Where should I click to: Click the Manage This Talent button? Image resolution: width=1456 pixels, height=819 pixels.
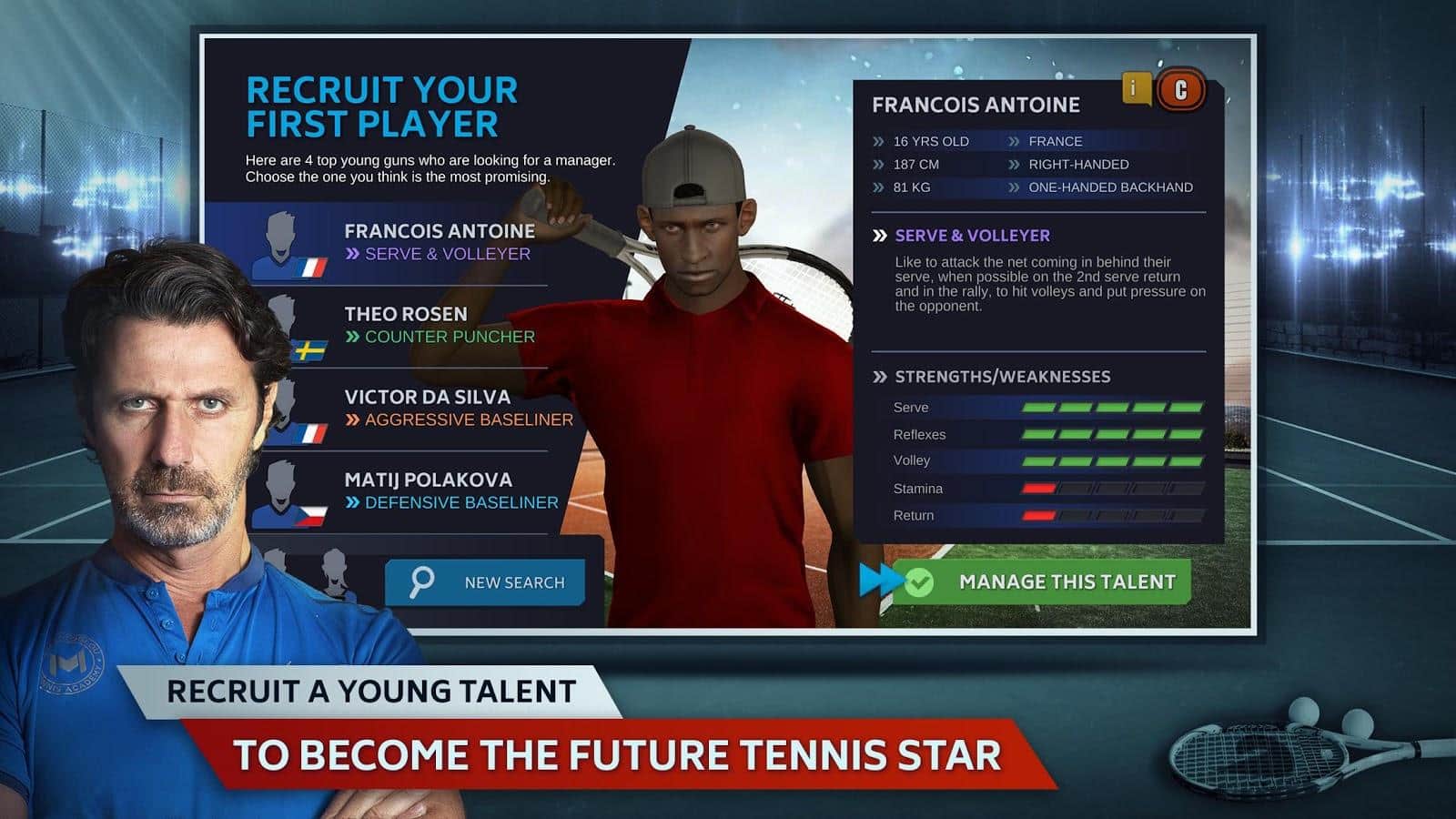tap(1065, 582)
